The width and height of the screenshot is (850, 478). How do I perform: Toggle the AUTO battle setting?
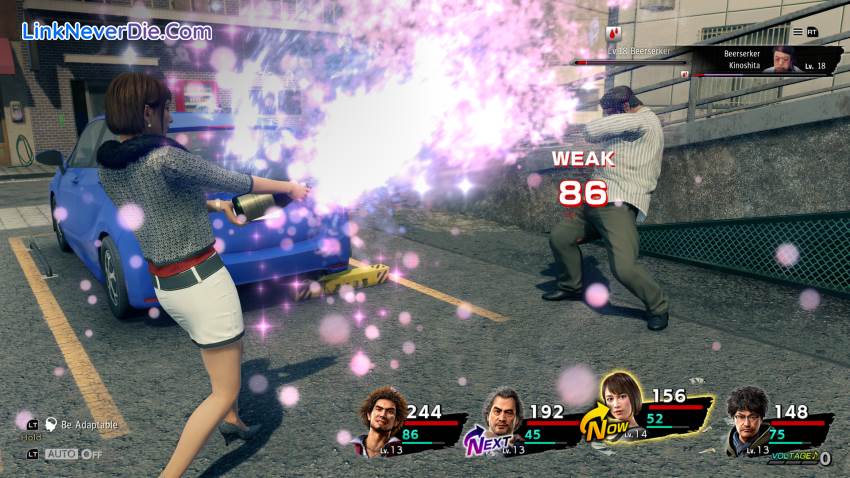pos(70,454)
